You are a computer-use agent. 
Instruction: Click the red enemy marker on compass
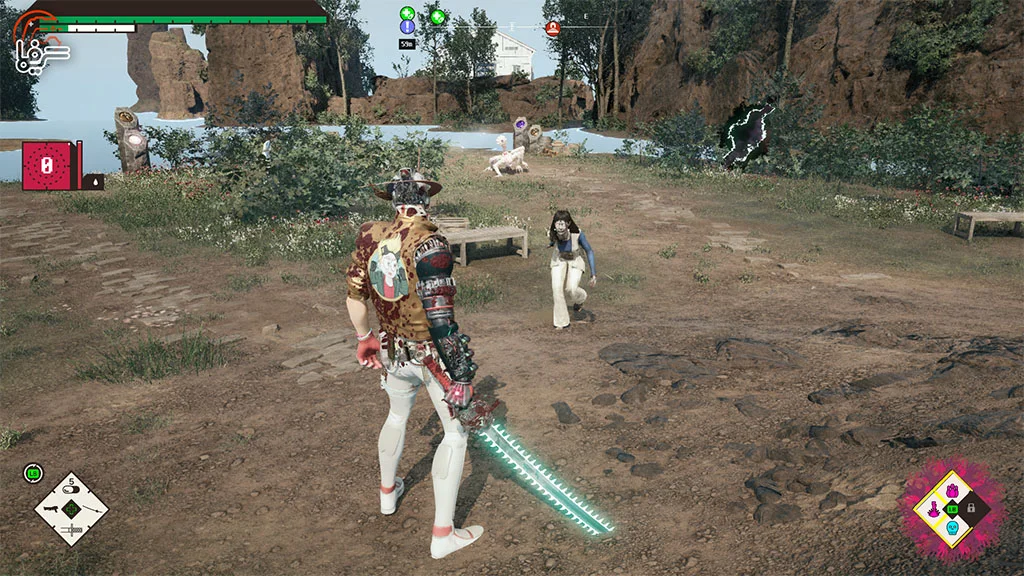pos(552,28)
